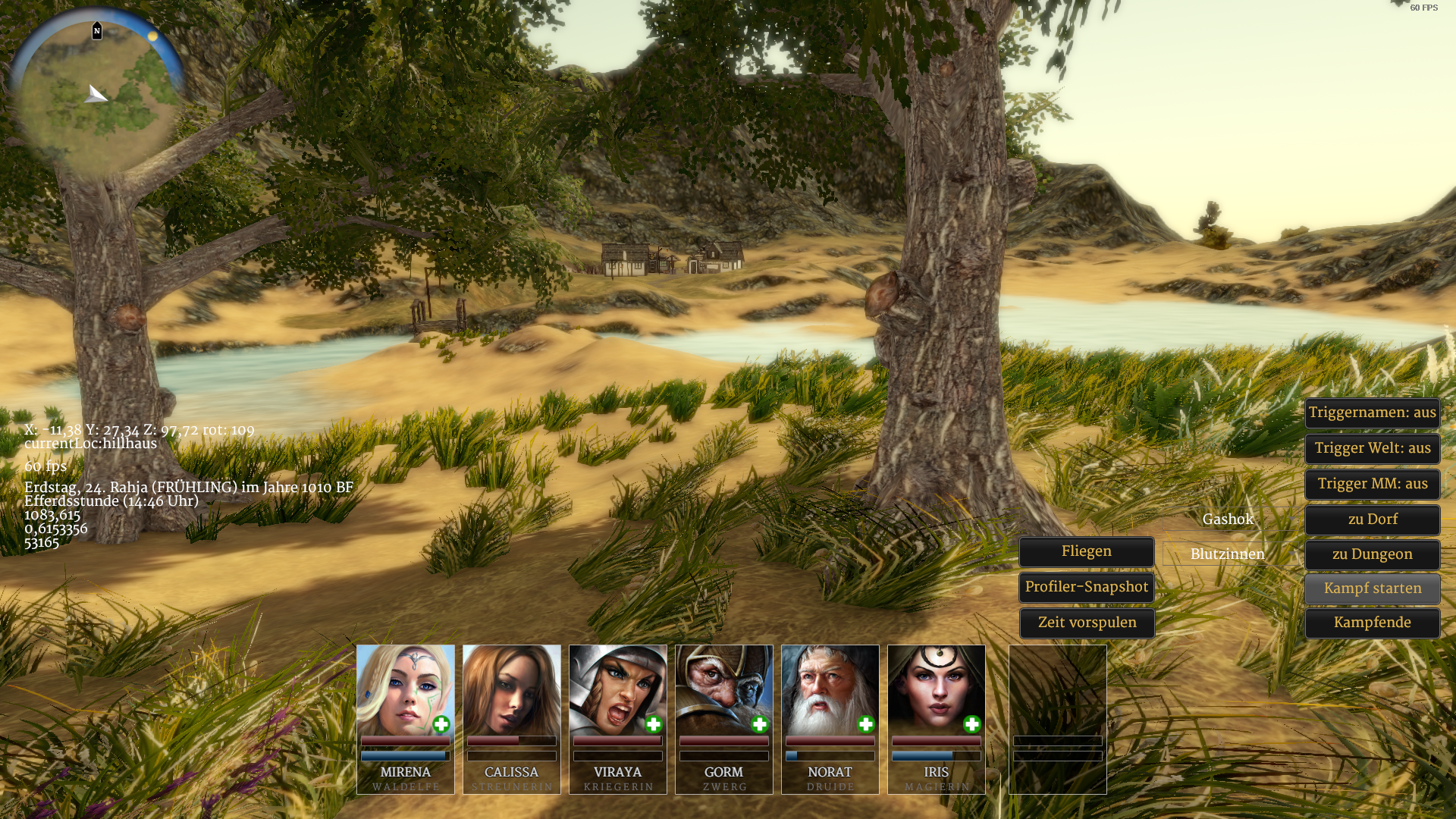Select Viraya the Kriegerin portrait

[x=617, y=689]
